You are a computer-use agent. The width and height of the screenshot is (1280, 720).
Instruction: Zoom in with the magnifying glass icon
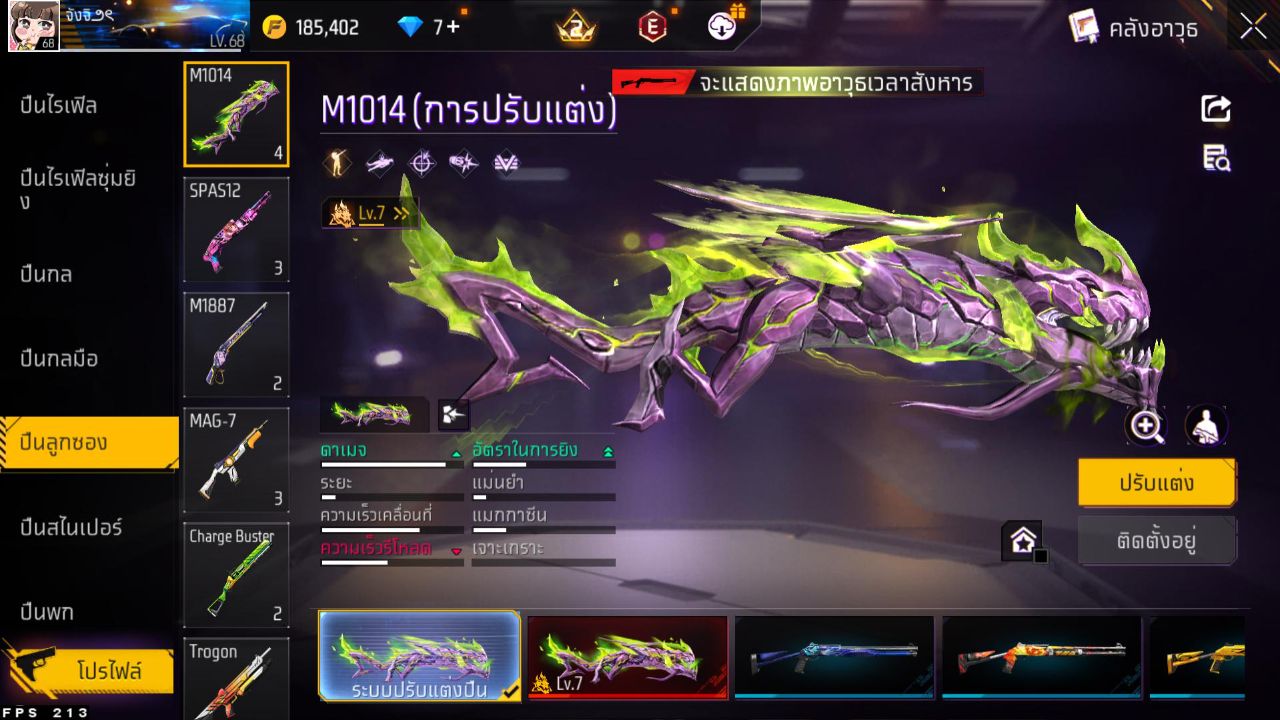[x=1145, y=426]
